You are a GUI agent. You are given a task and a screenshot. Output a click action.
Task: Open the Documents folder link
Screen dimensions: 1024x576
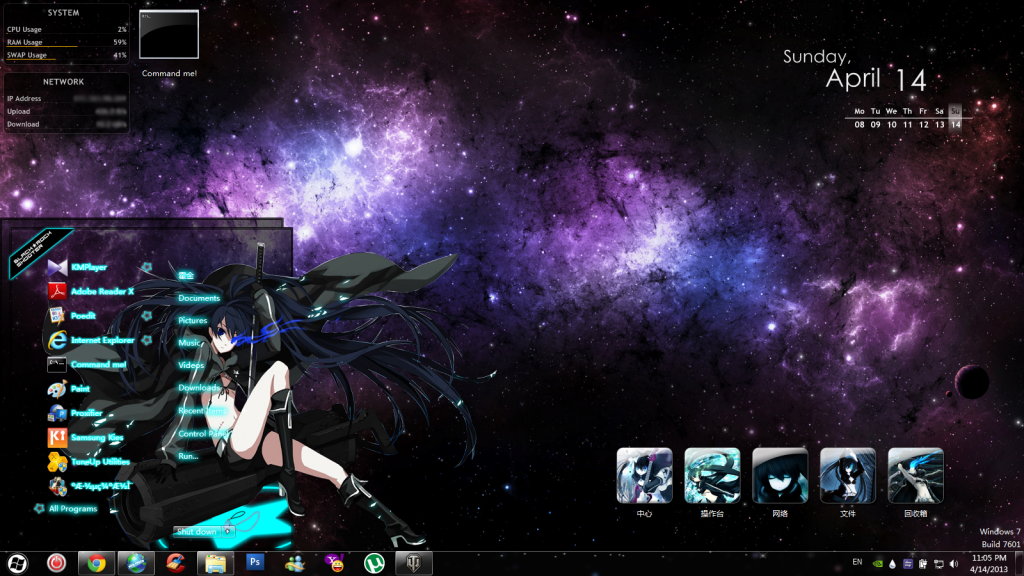[199, 298]
